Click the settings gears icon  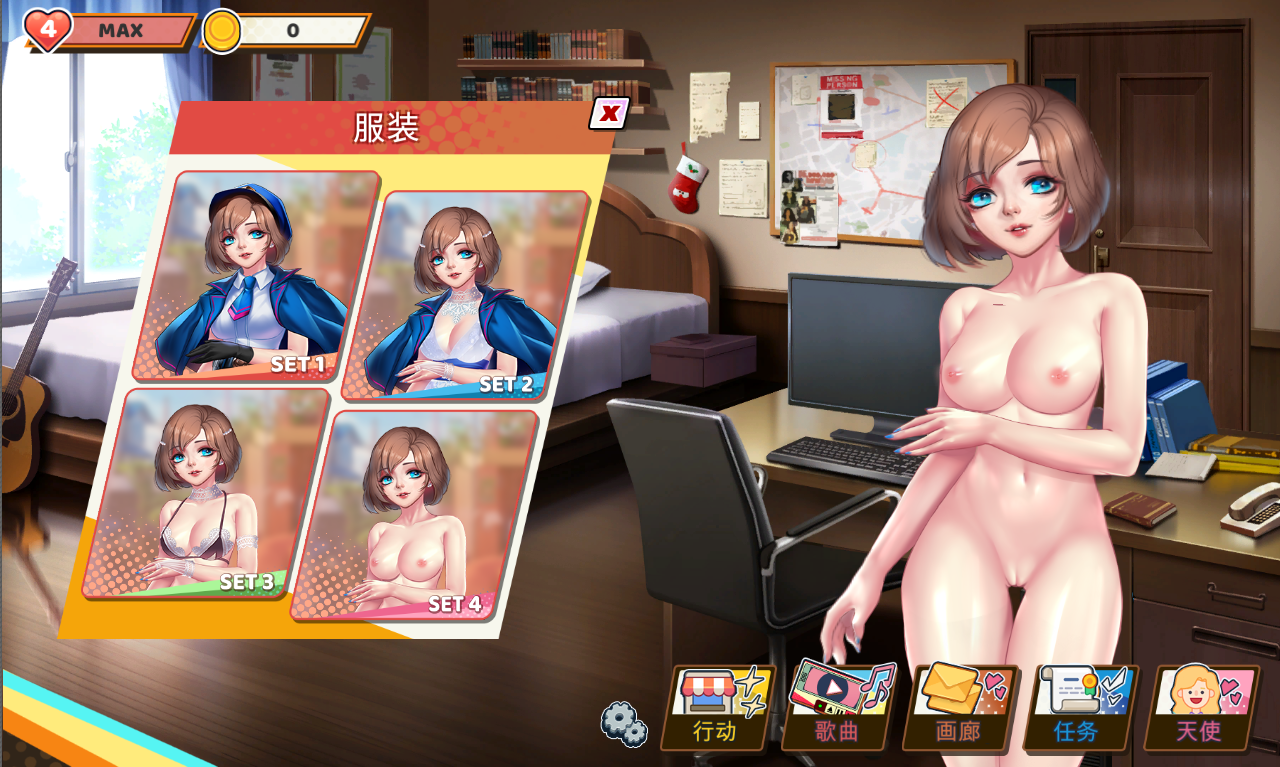click(622, 722)
